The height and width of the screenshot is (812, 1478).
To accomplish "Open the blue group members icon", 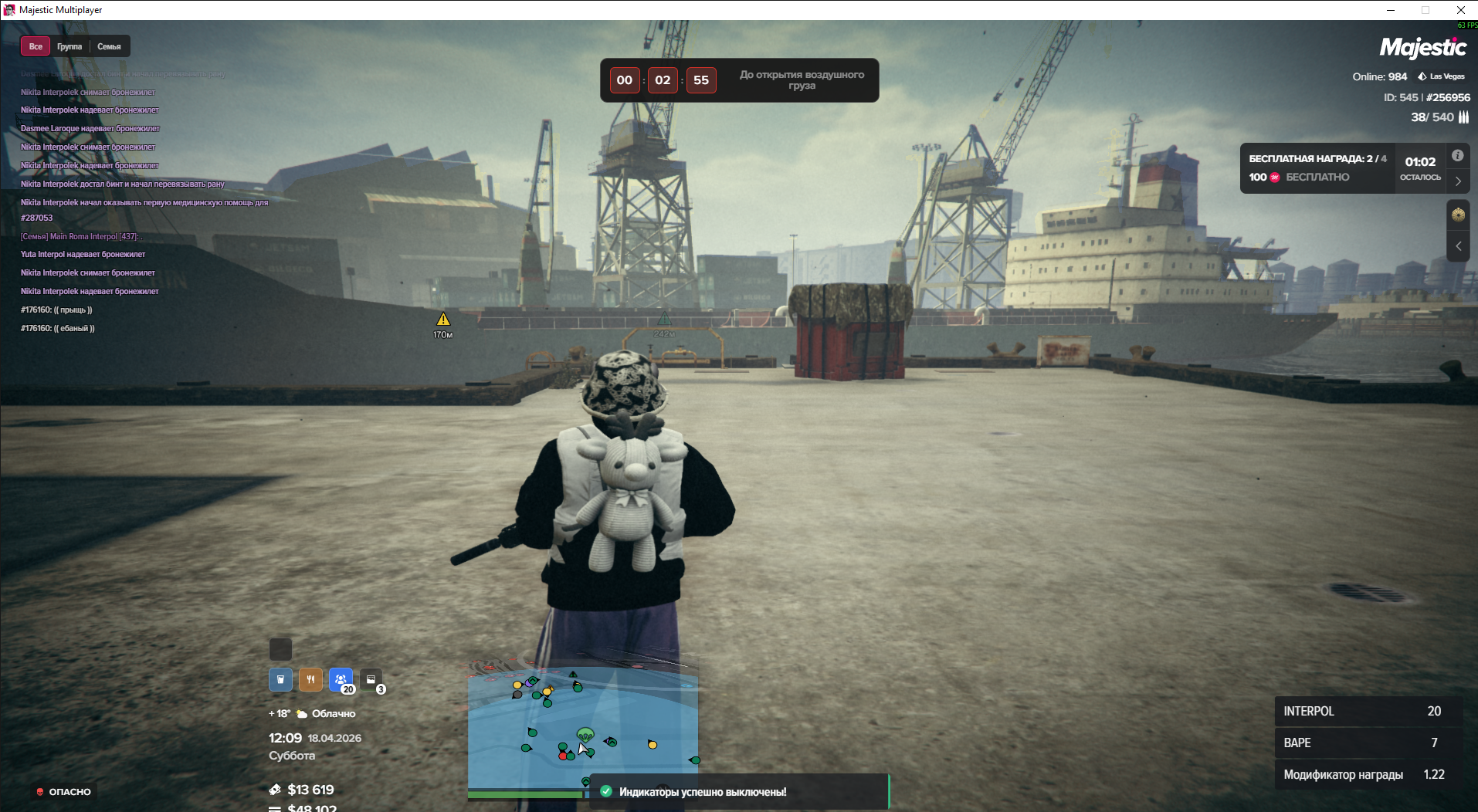I will 341,679.
